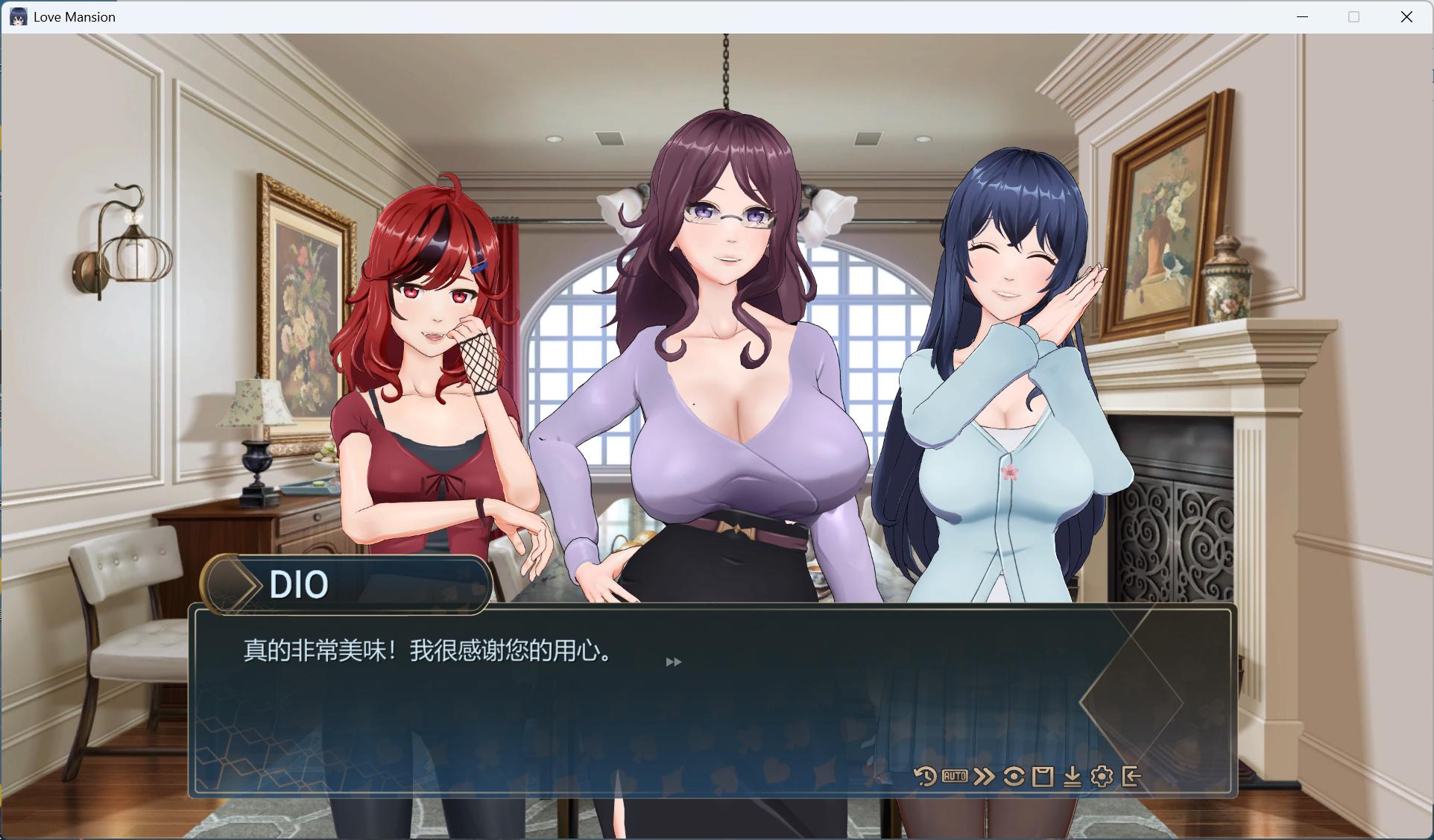This screenshot has height=840, width=1434.
Task: Minimize the Love Mansion window
Action: pos(1301,16)
